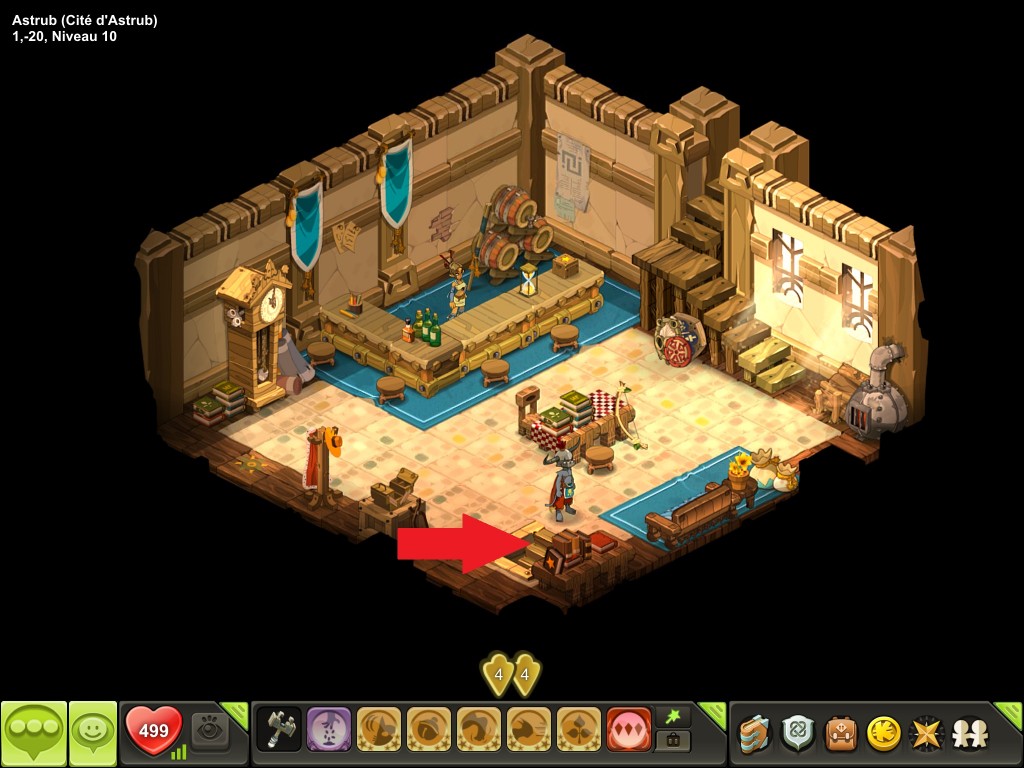Open the chat speech bubble
Image resolution: width=1024 pixels, height=768 pixels.
[34, 733]
